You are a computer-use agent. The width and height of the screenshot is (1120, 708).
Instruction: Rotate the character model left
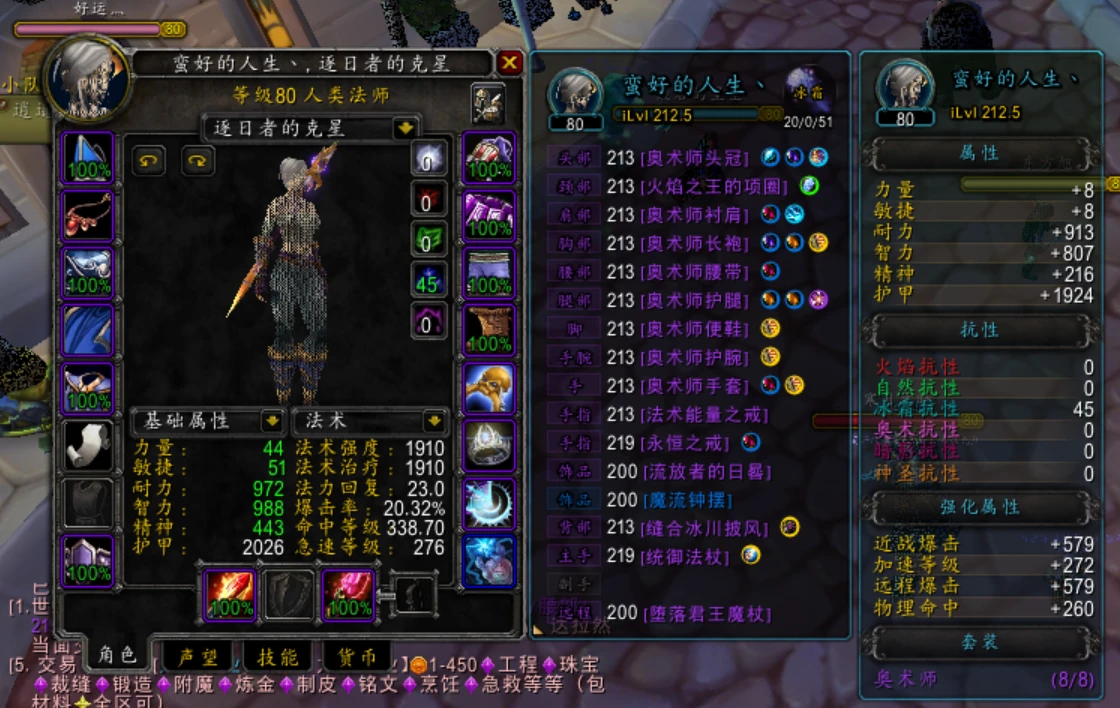point(149,160)
